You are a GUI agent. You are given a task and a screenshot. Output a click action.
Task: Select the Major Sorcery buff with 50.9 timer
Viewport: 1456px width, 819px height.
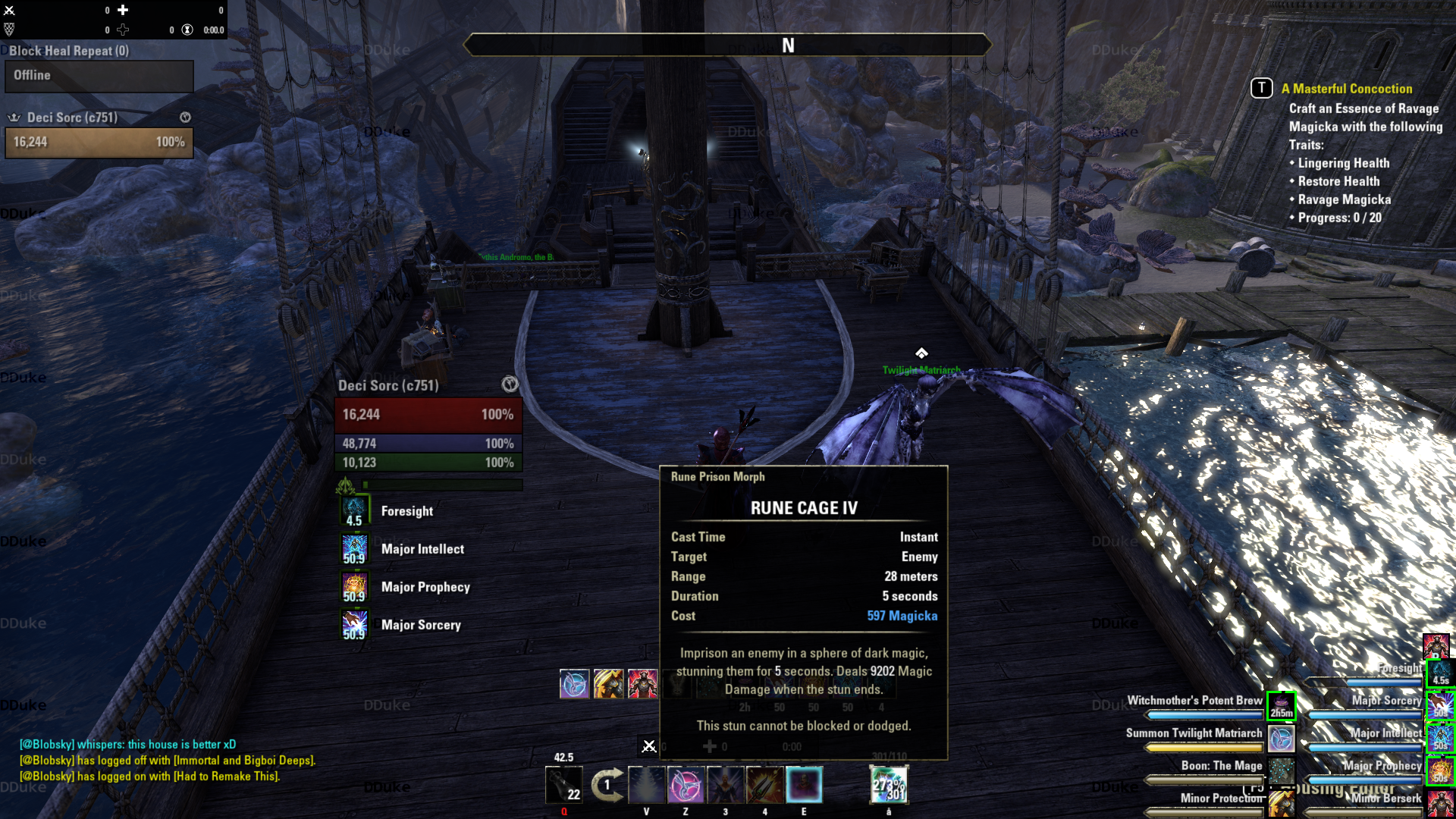click(x=354, y=625)
